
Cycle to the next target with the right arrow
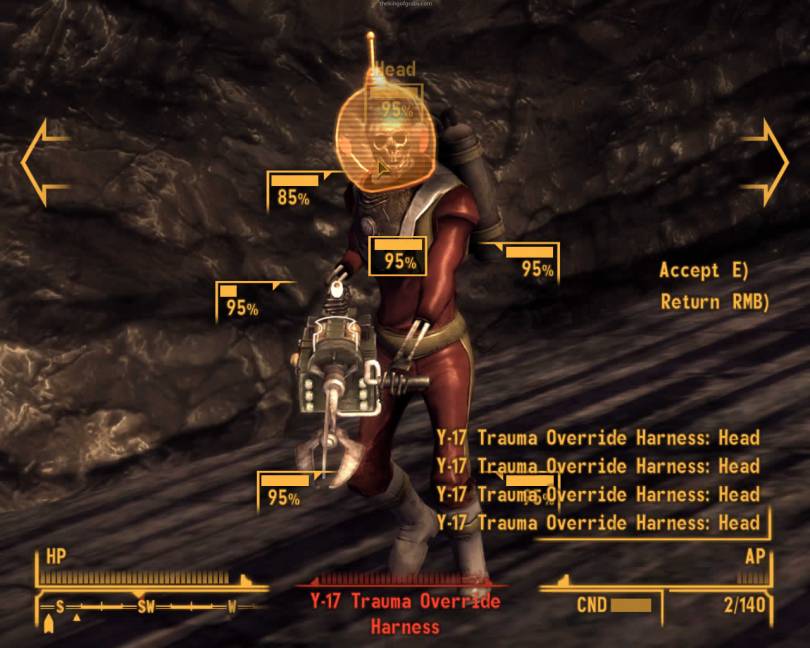(766, 162)
